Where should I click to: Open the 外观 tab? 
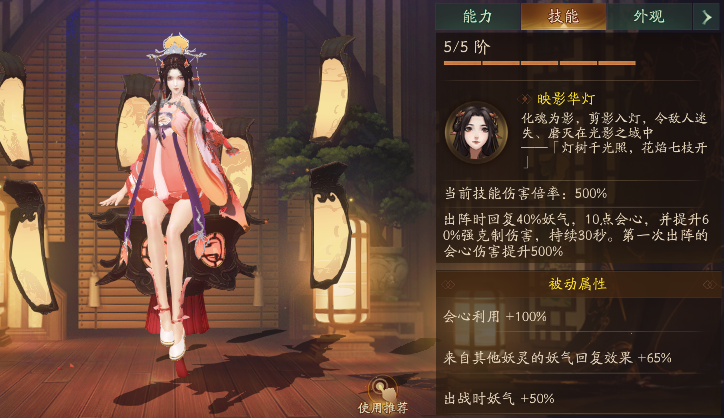(x=649, y=15)
